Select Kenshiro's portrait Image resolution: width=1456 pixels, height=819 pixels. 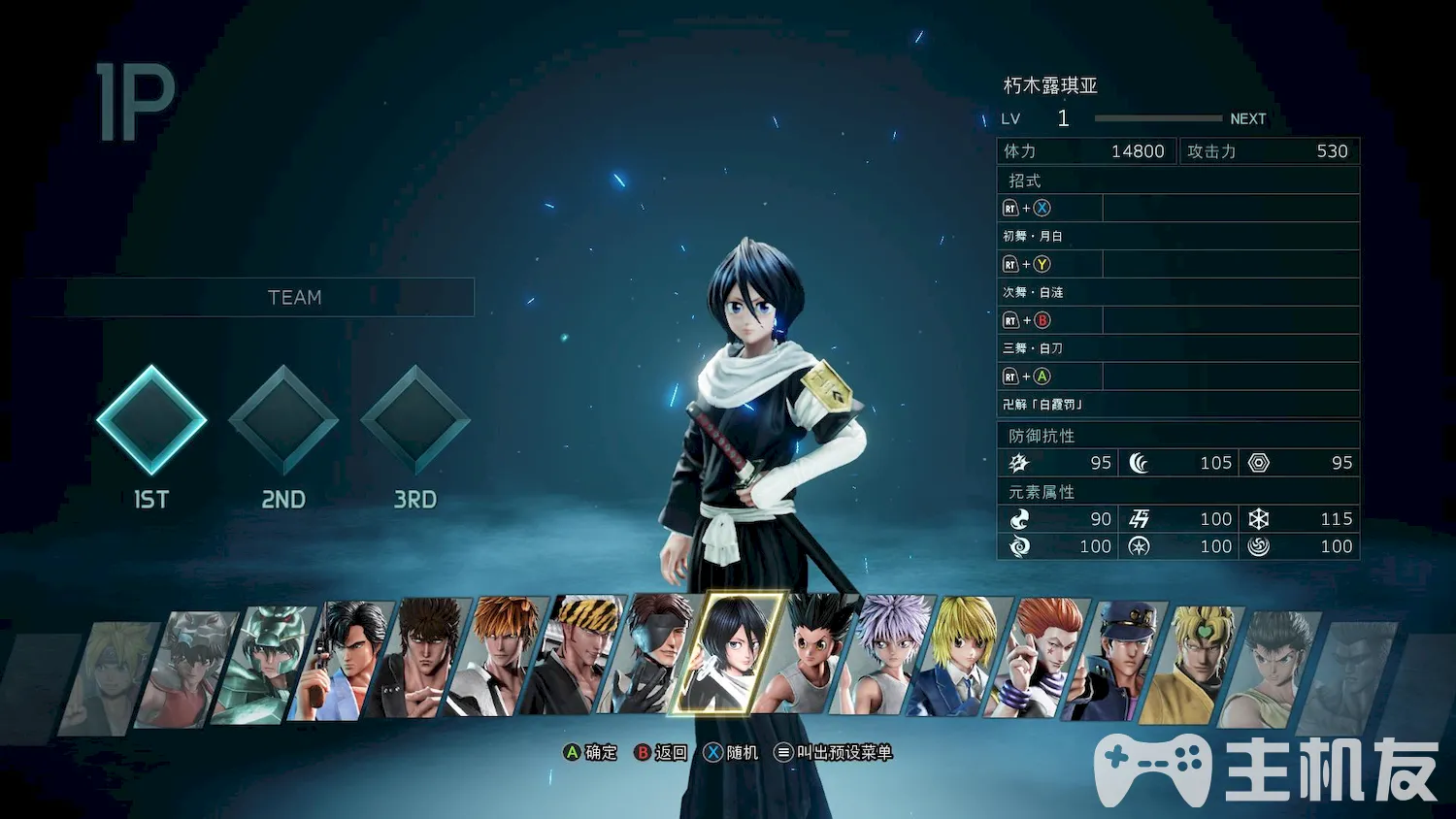click(x=419, y=660)
